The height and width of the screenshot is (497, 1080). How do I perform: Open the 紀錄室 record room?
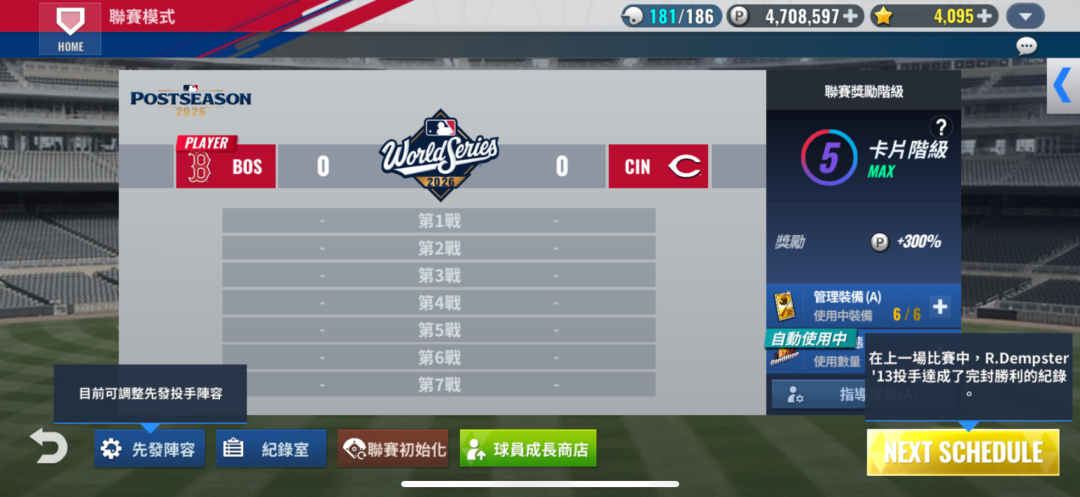click(271, 449)
